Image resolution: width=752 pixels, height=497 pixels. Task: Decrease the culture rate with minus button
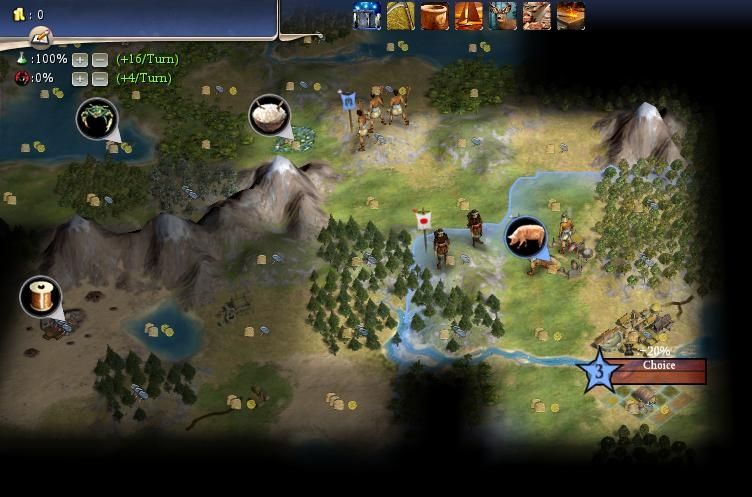click(x=100, y=78)
